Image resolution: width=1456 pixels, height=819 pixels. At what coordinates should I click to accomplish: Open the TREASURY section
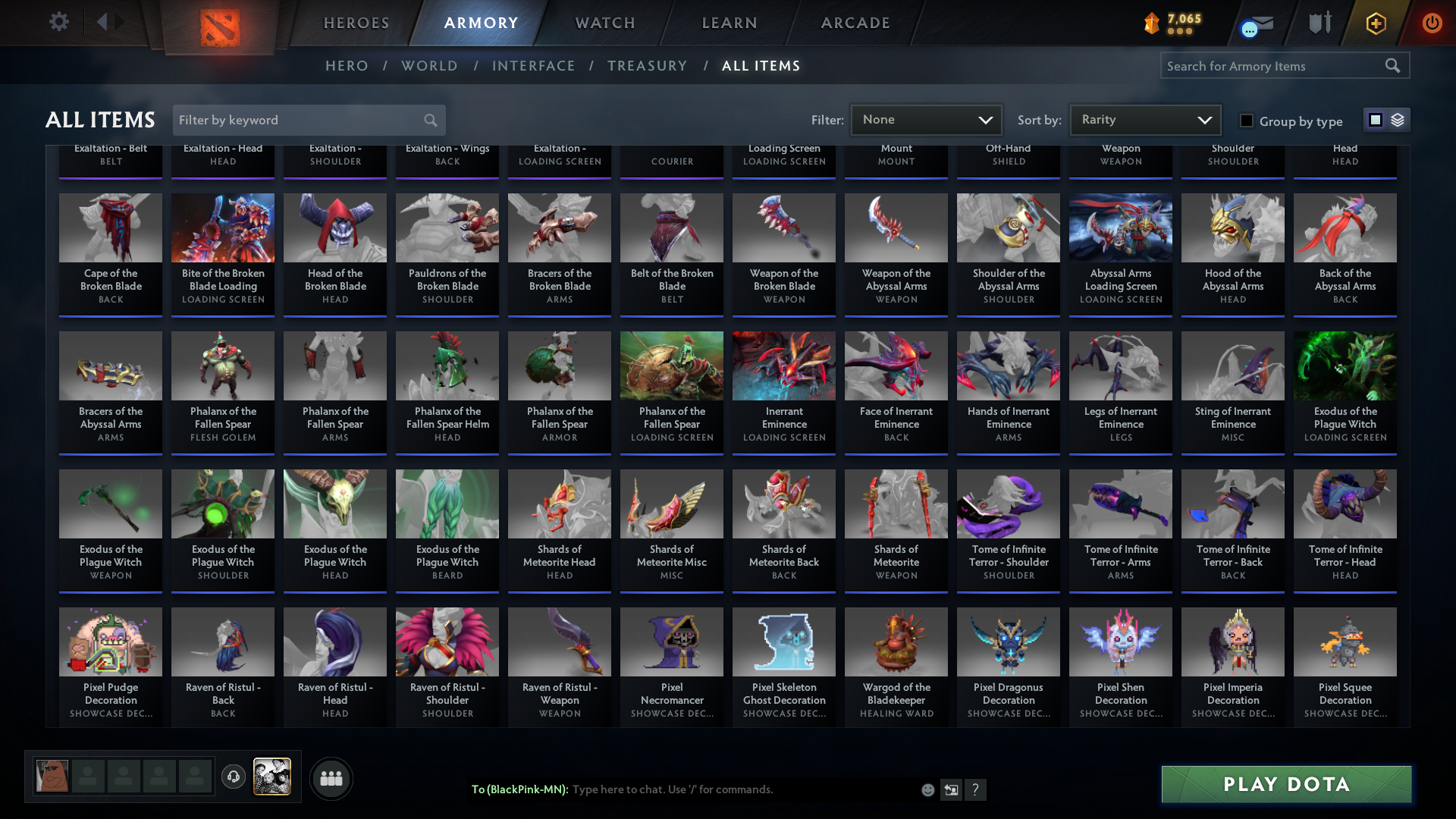point(647,66)
